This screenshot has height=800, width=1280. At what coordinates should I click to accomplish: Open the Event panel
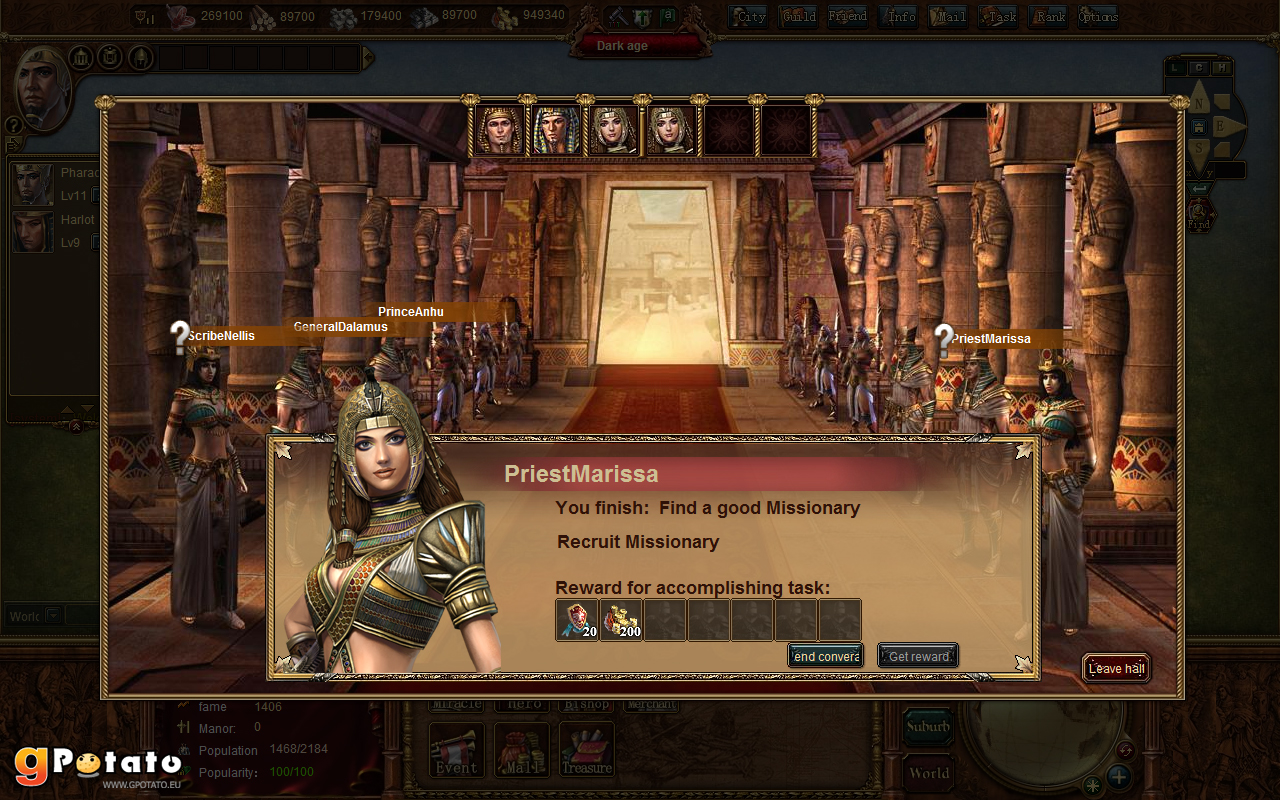(x=456, y=751)
